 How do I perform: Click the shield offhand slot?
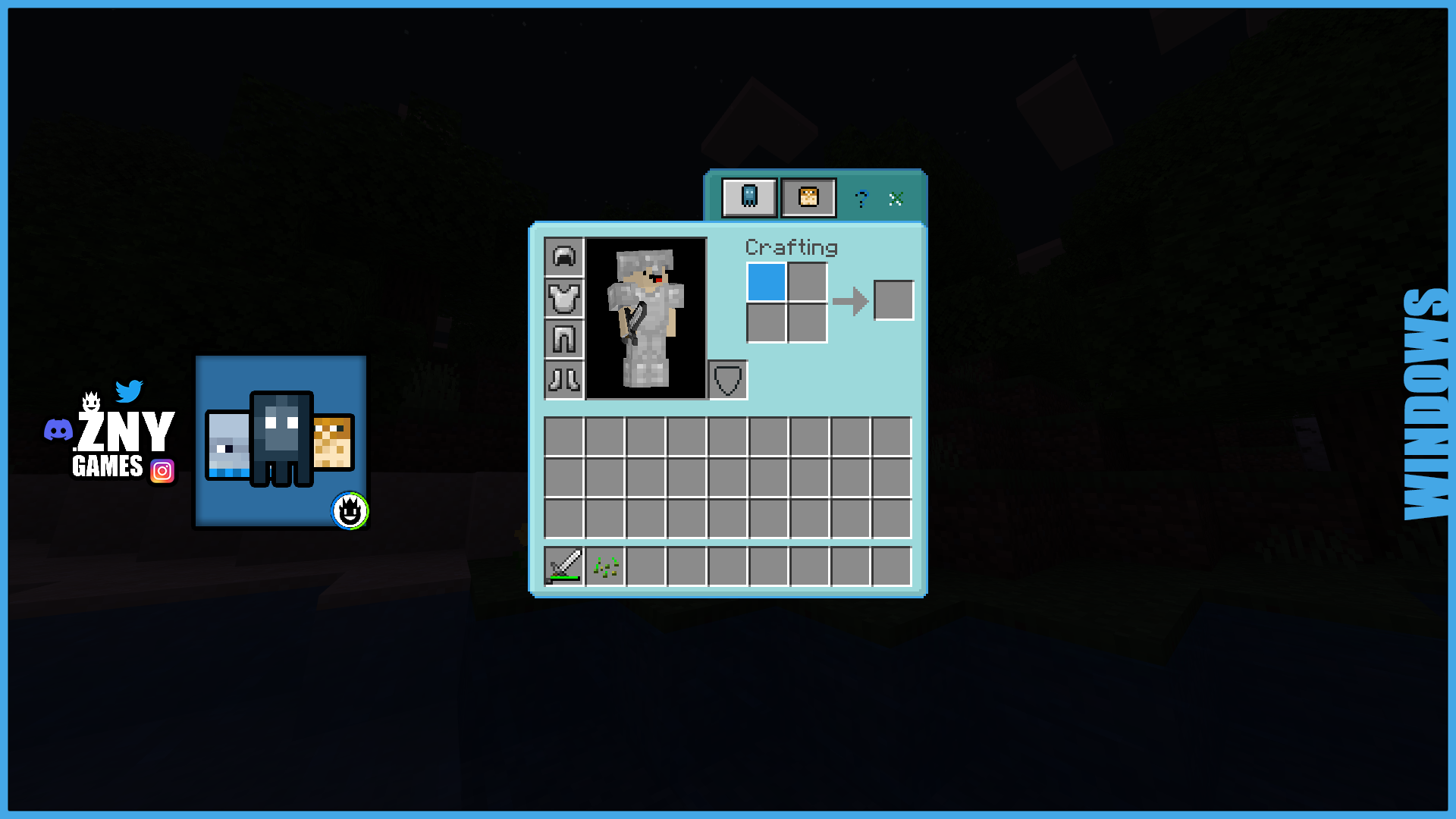pos(726,381)
